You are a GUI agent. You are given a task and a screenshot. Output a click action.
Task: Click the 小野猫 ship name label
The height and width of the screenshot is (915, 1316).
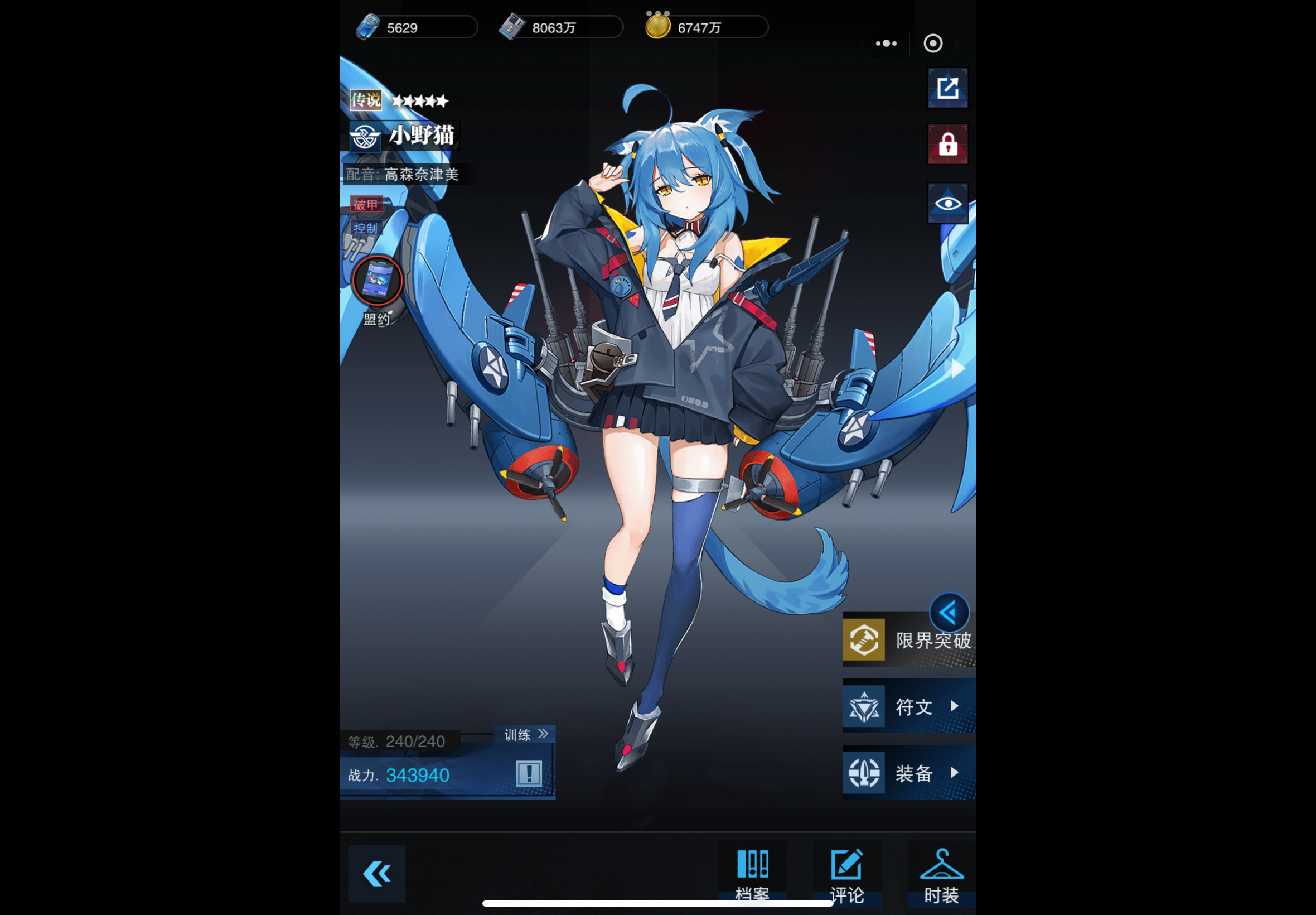pos(422,136)
